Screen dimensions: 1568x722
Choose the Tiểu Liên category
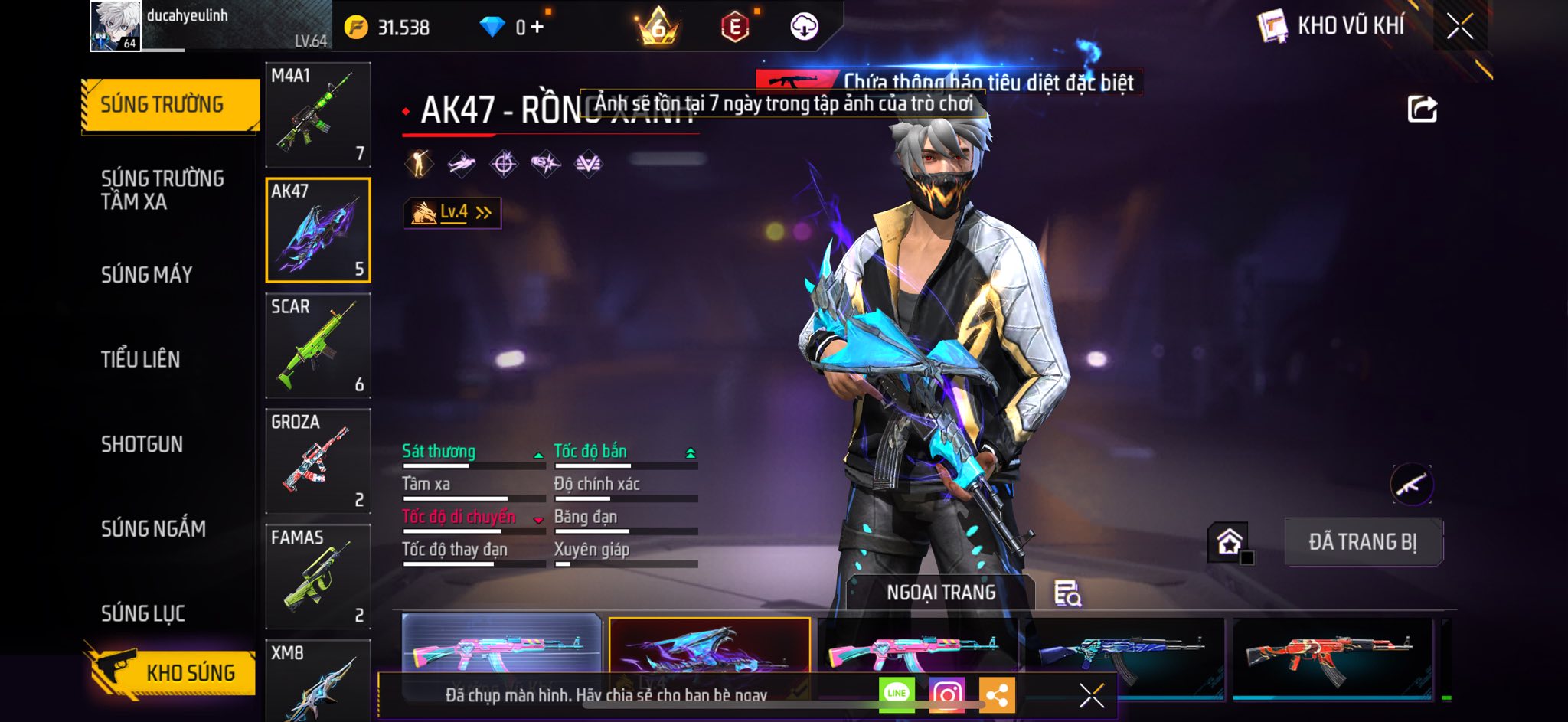pos(141,359)
